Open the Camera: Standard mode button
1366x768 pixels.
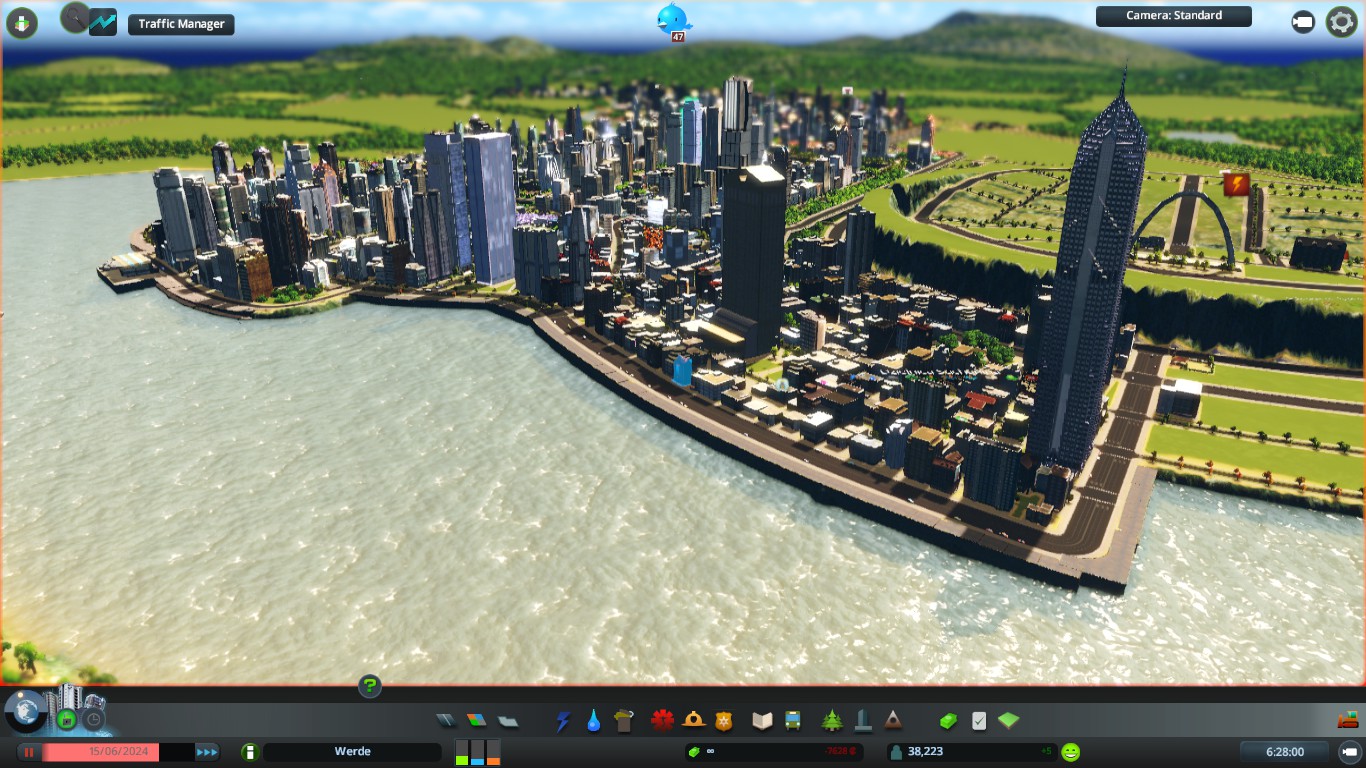pyautogui.click(x=1173, y=16)
